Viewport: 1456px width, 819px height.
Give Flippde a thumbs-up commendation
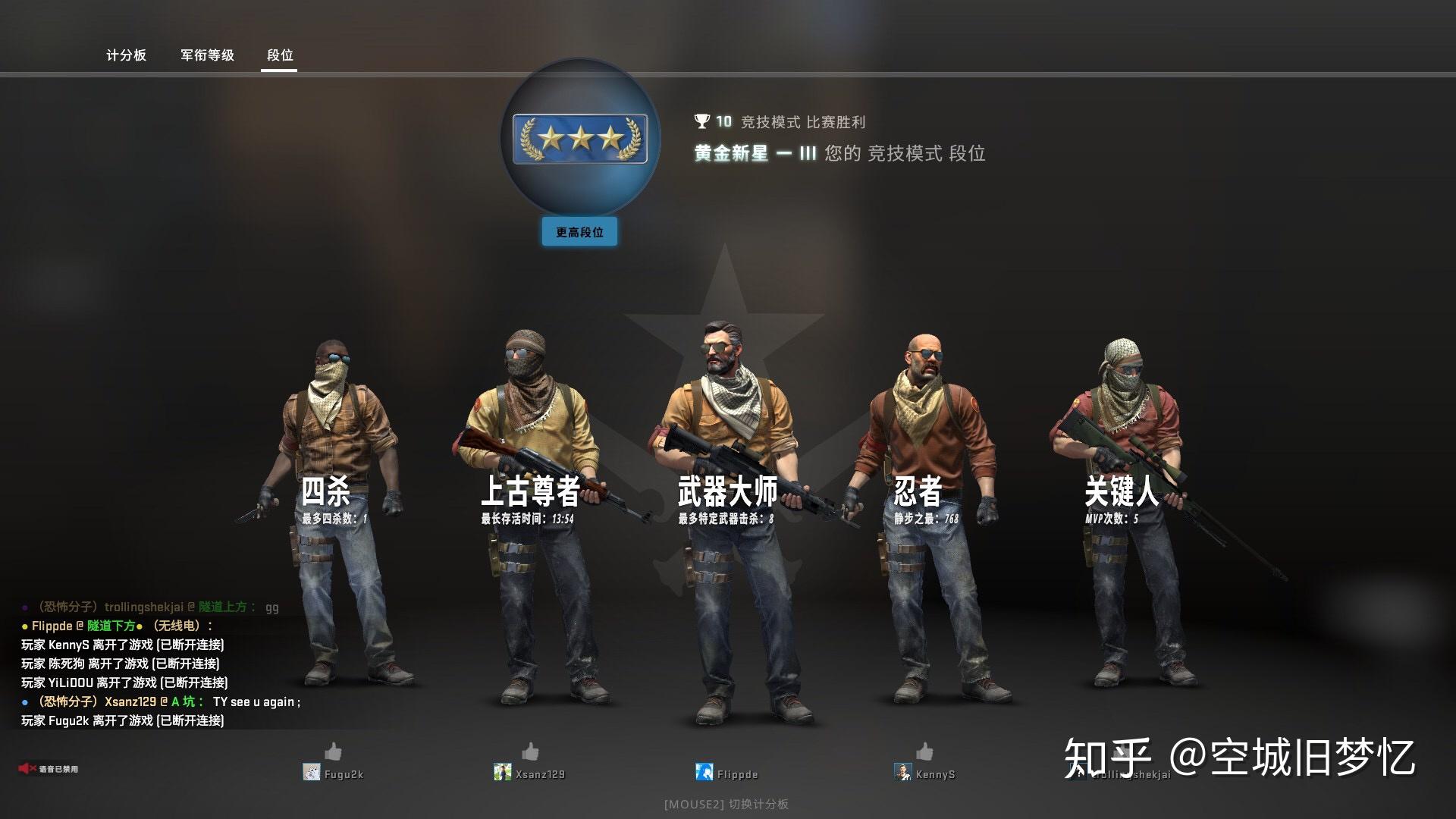(727, 753)
